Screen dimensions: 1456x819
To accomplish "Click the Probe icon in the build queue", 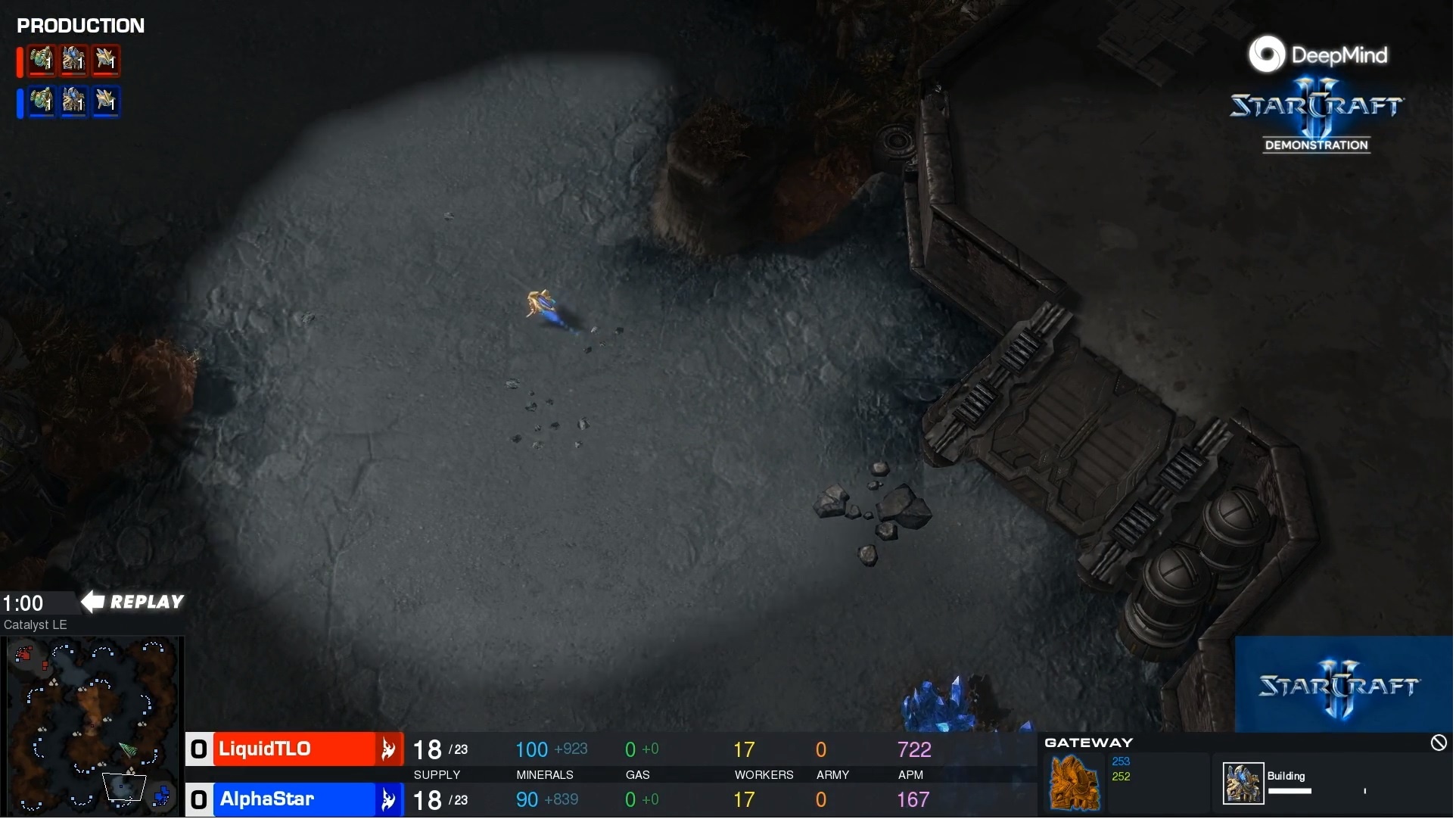I will 1243,783.
